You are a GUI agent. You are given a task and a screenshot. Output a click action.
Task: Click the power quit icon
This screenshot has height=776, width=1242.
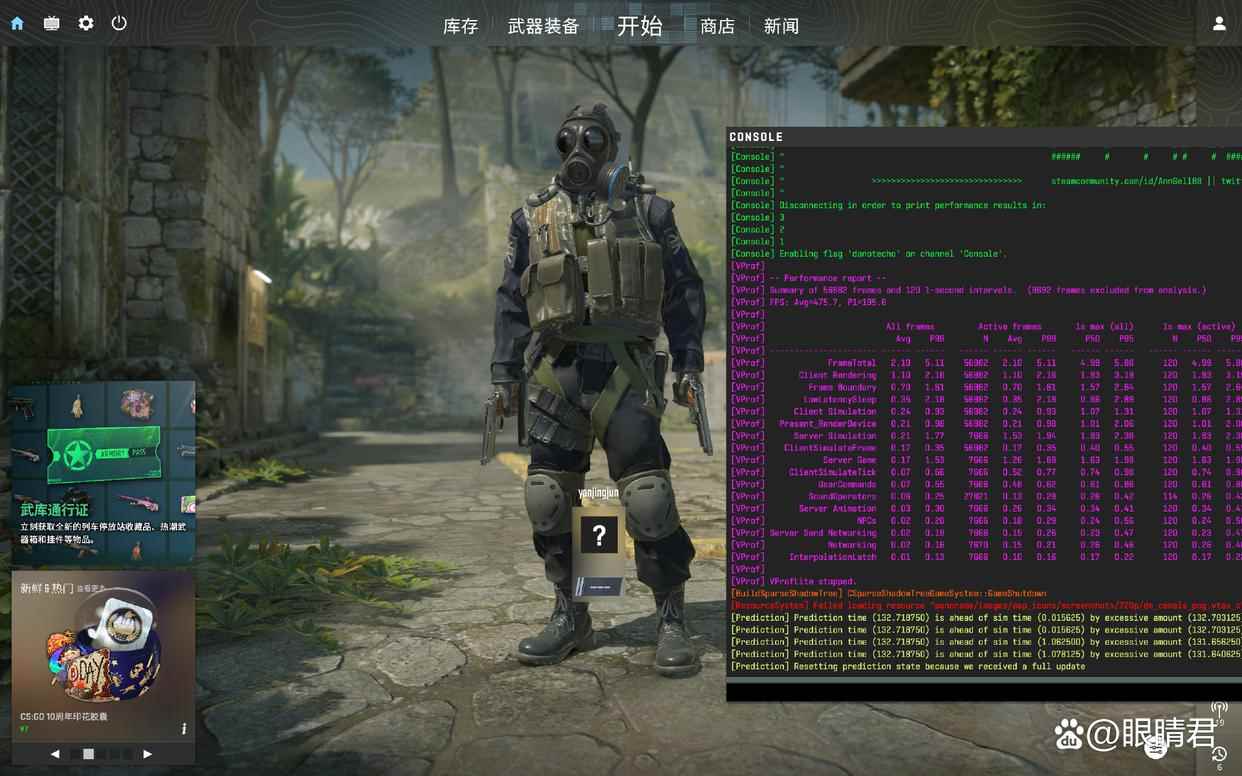tap(119, 23)
